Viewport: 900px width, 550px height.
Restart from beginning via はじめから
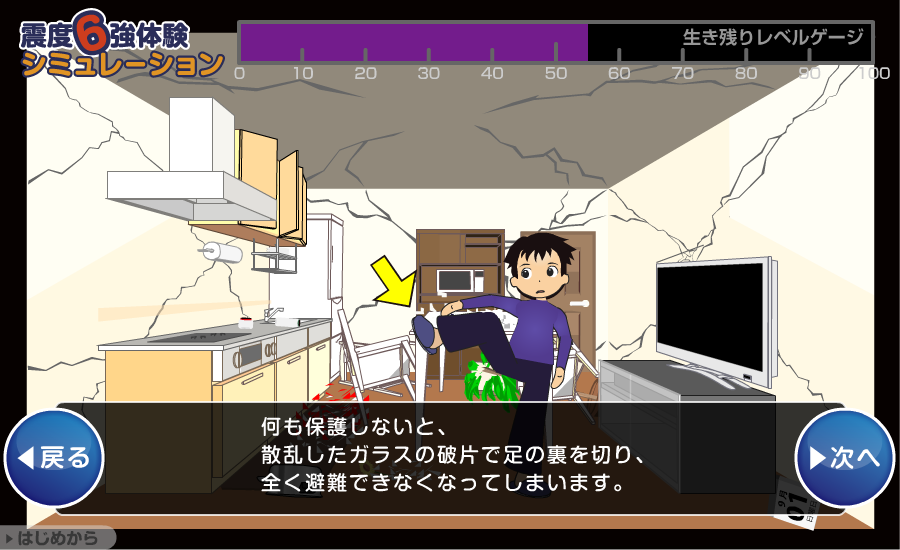57,539
